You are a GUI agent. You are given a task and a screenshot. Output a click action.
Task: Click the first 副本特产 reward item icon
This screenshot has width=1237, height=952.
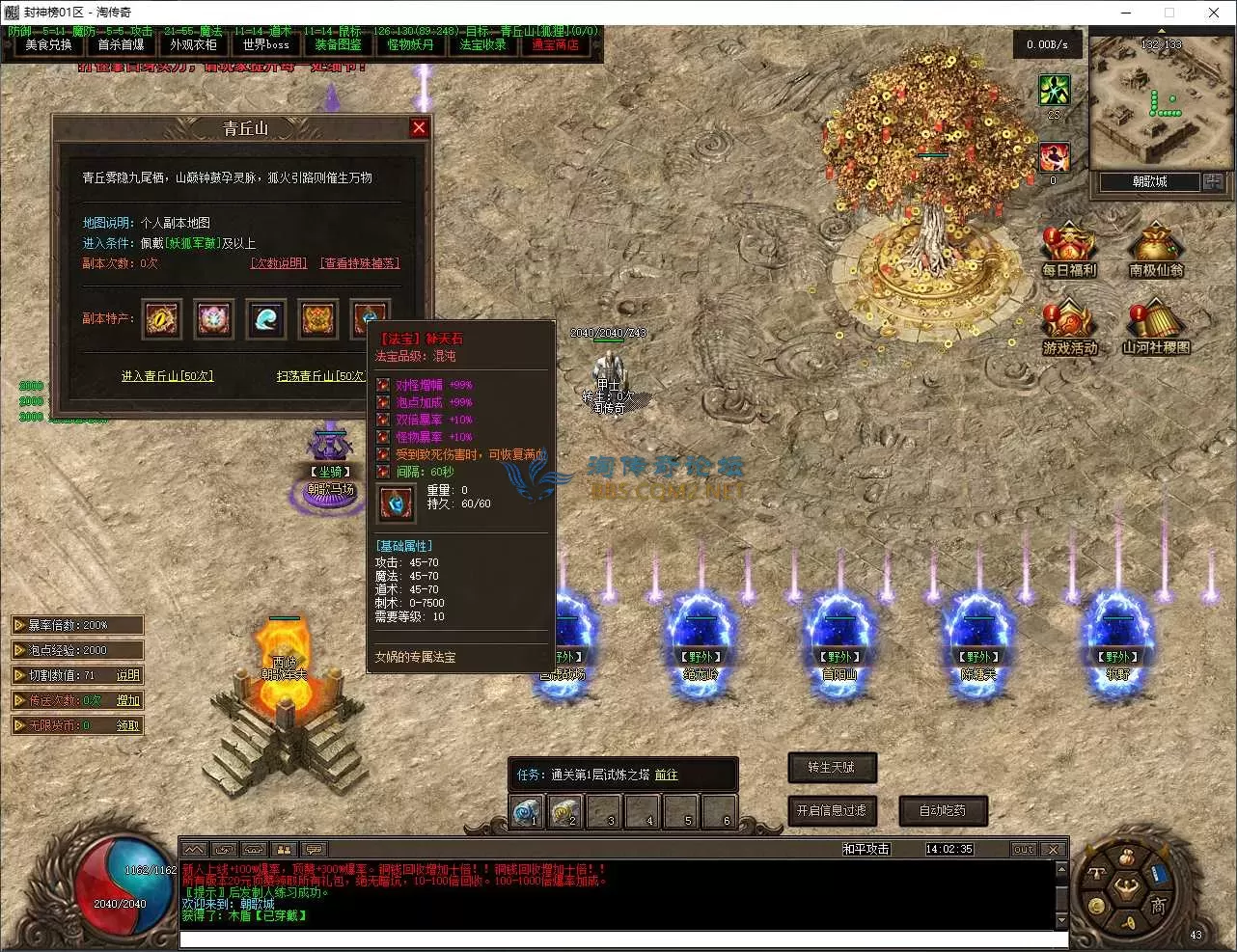161,319
